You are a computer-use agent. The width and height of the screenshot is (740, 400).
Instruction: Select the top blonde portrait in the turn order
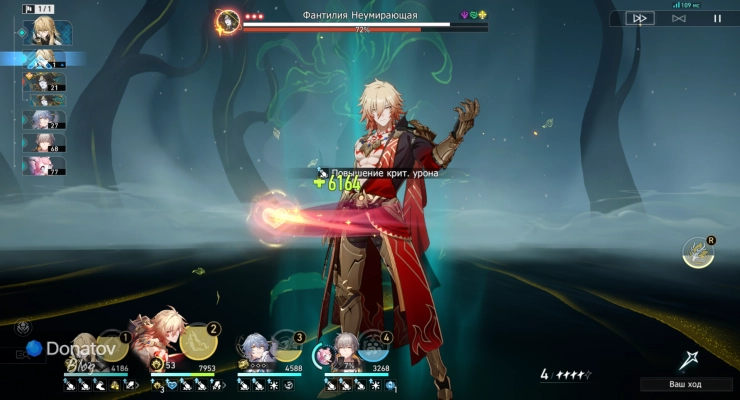coord(44,31)
